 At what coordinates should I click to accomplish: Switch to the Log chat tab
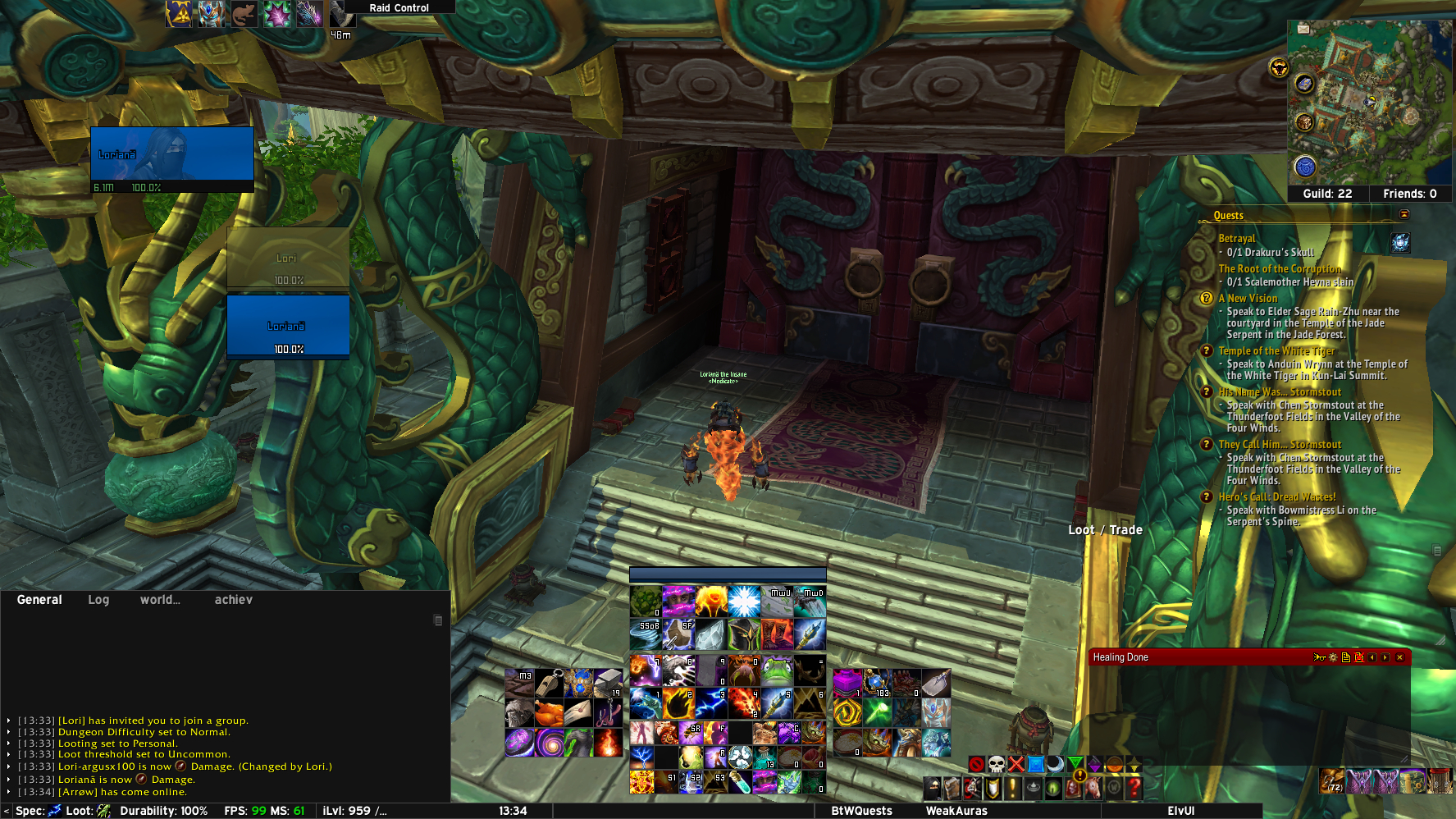click(x=98, y=600)
